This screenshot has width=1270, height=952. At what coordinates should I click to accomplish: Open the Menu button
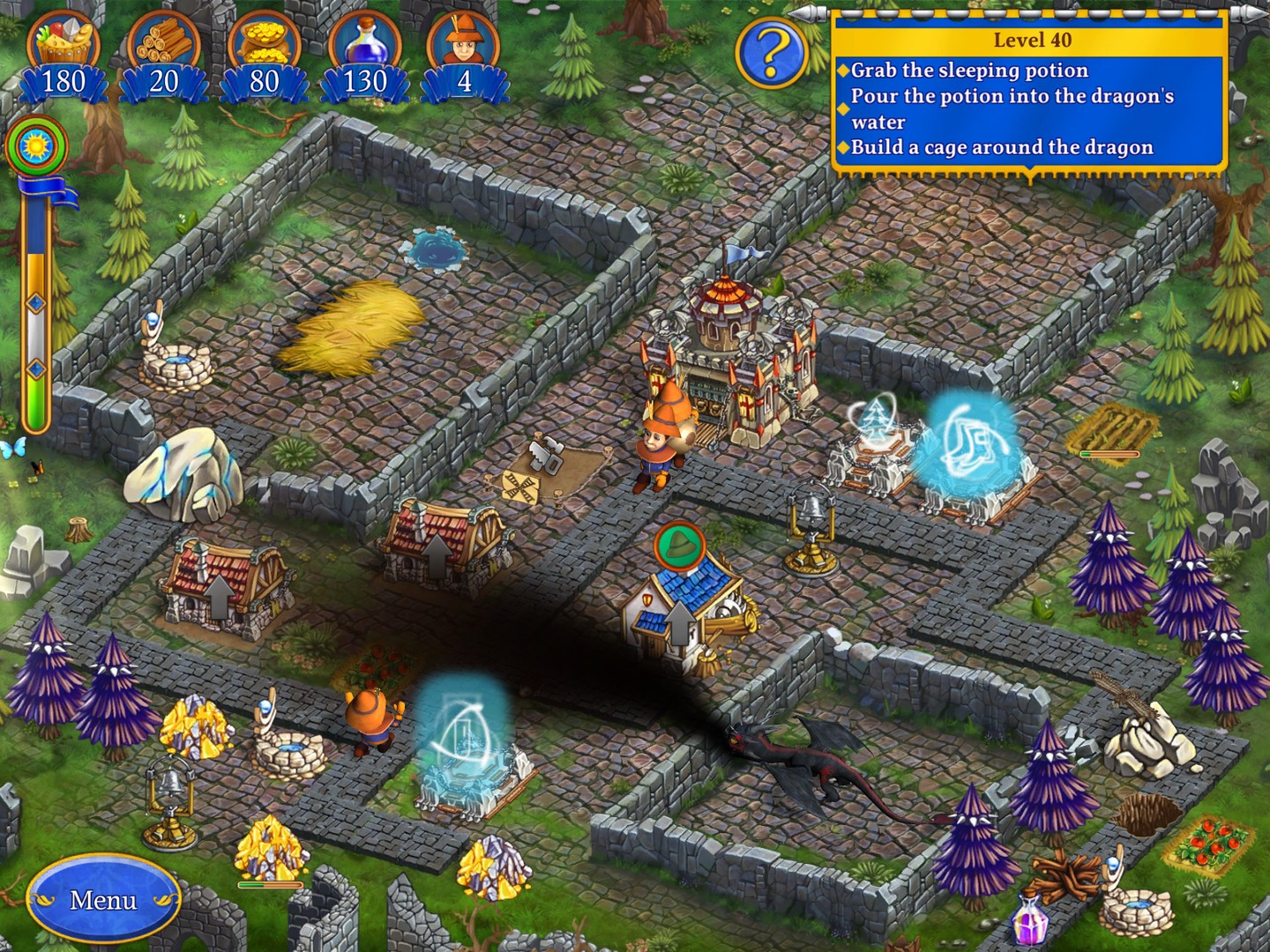point(103,899)
